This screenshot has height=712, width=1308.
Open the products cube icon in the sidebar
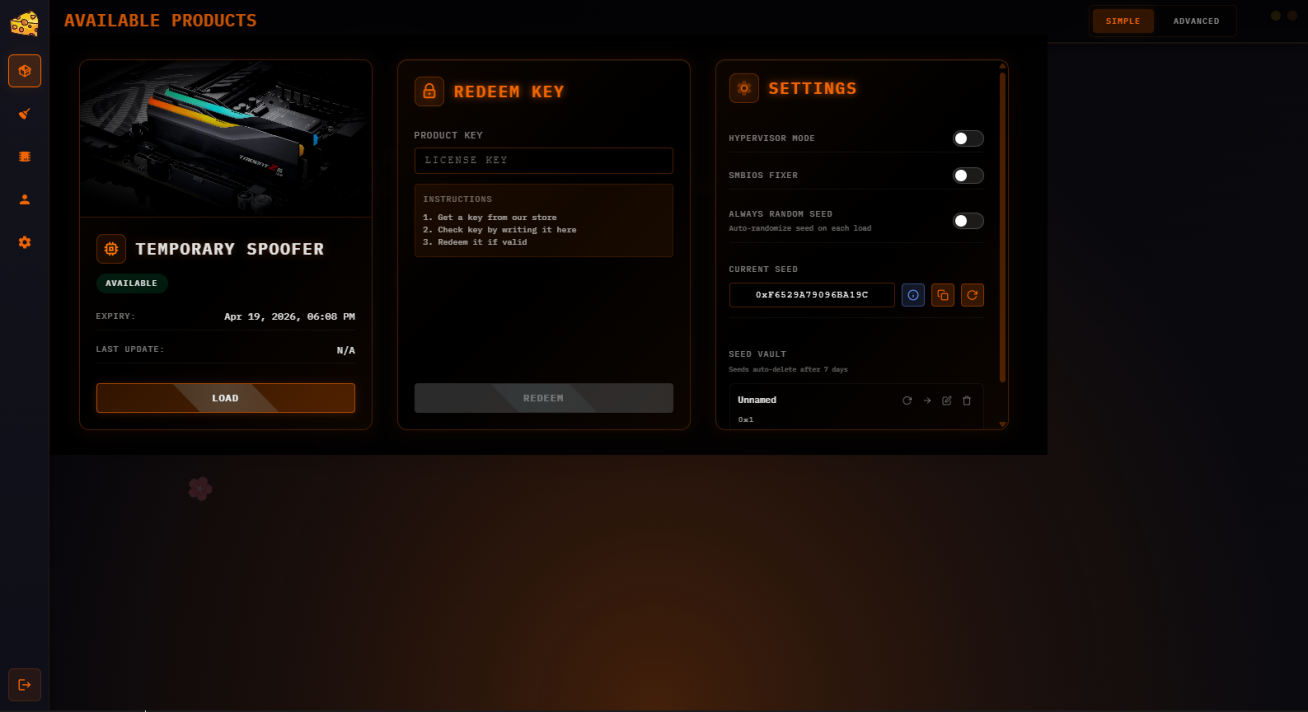point(24,71)
